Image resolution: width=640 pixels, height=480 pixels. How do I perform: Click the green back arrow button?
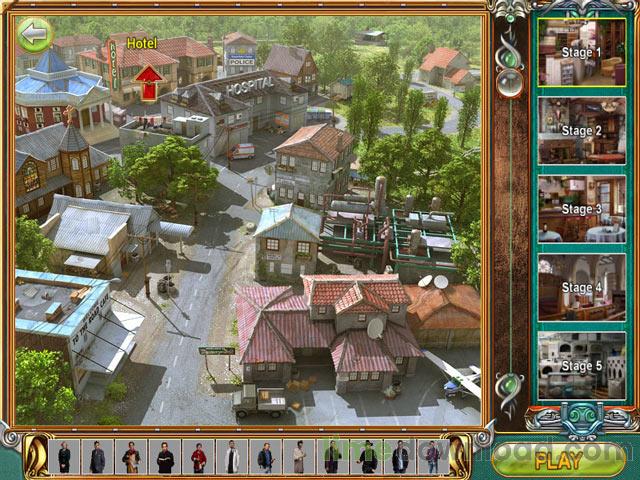click(x=35, y=36)
